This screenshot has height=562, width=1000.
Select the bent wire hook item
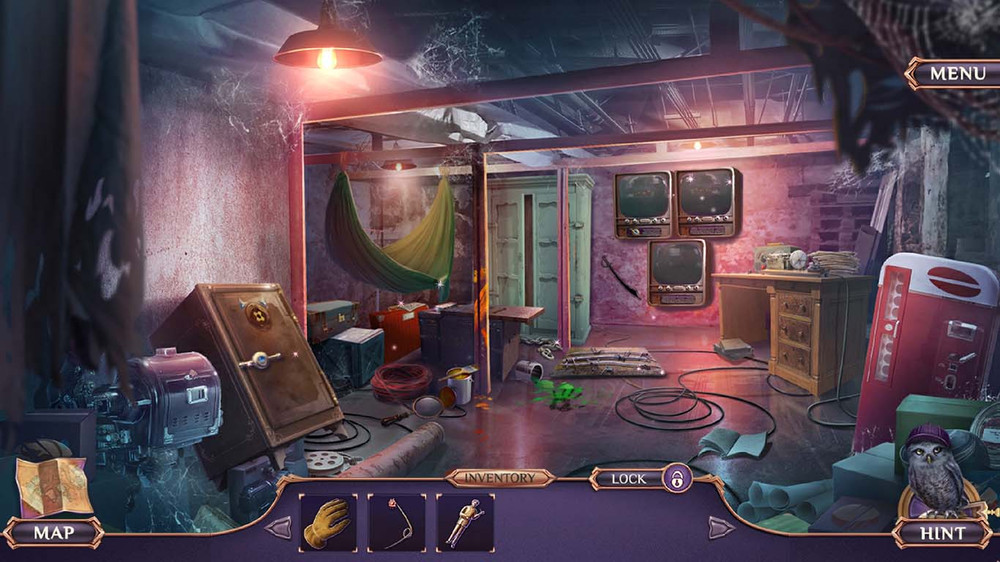click(396, 522)
